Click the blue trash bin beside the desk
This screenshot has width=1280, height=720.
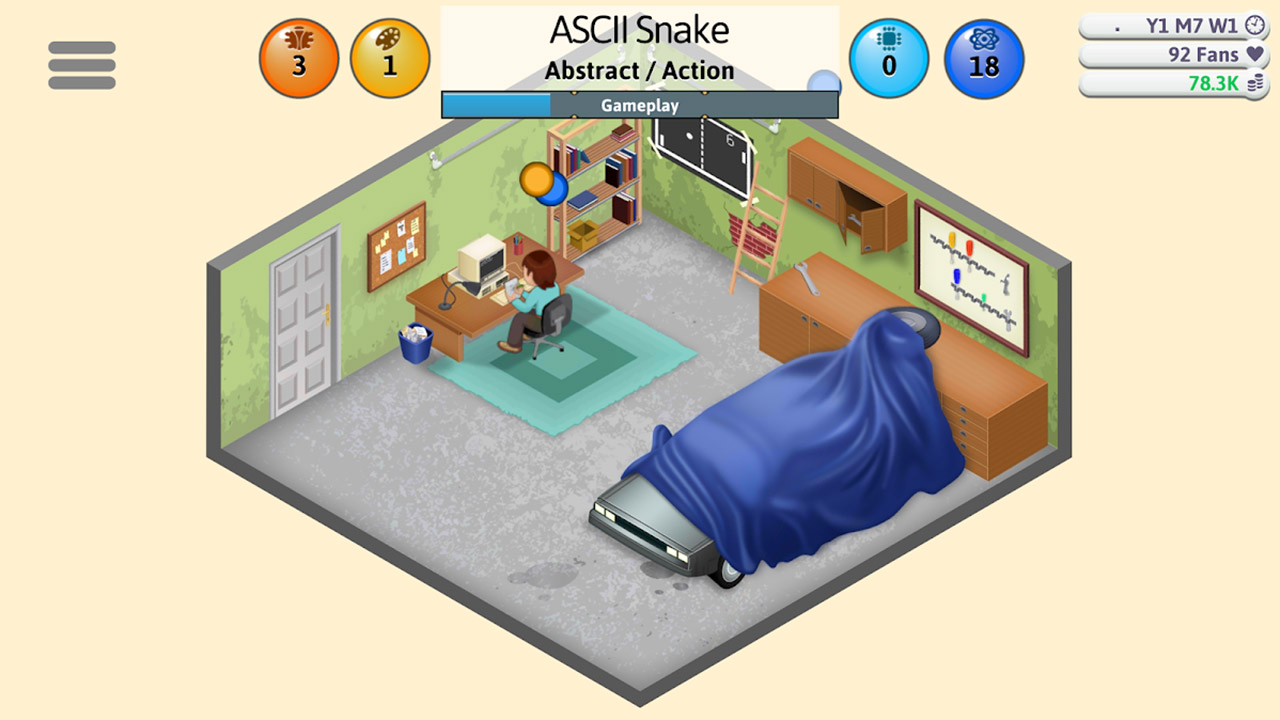point(418,345)
